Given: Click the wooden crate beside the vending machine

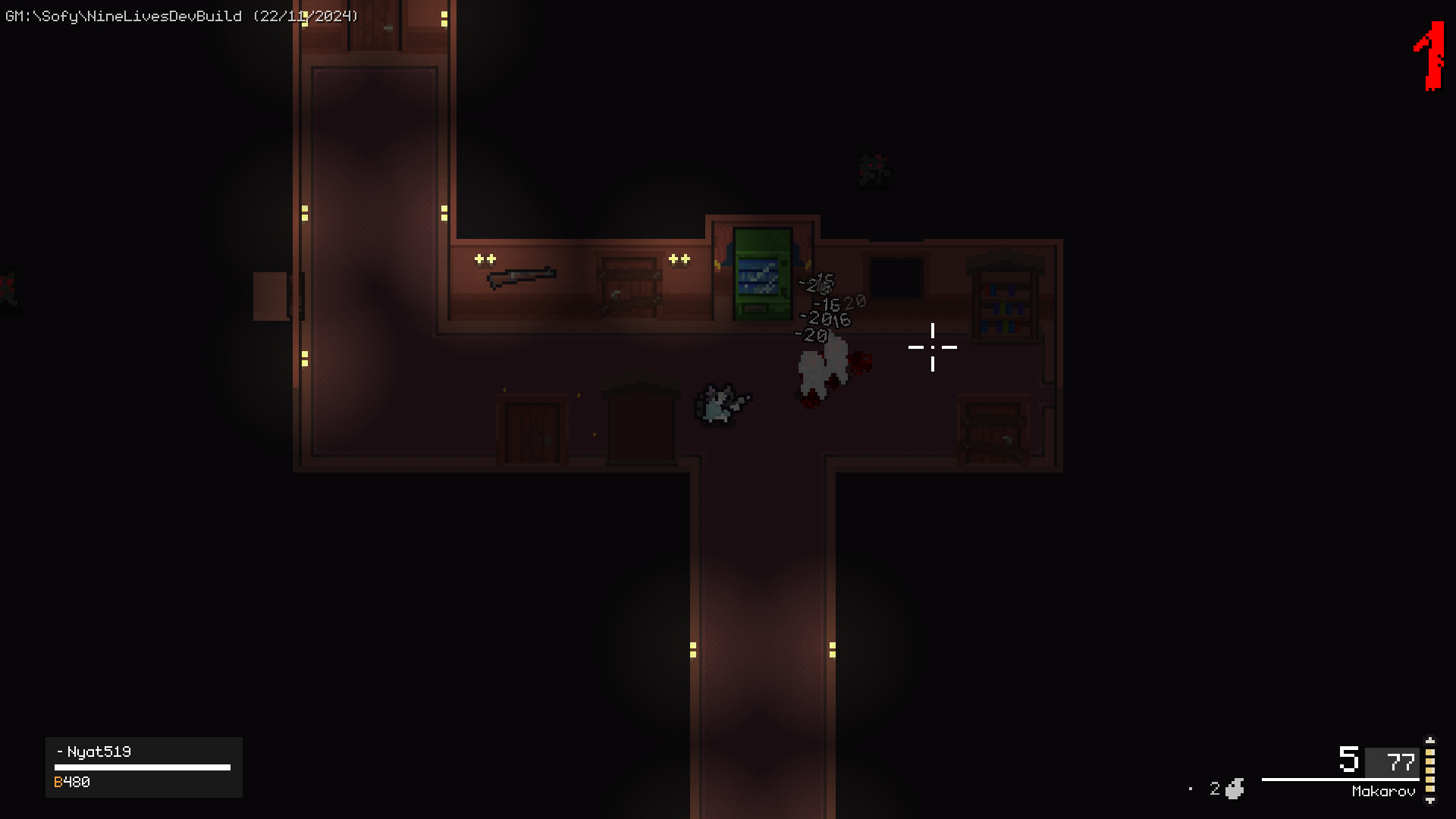Looking at the screenshot, I should tap(629, 288).
